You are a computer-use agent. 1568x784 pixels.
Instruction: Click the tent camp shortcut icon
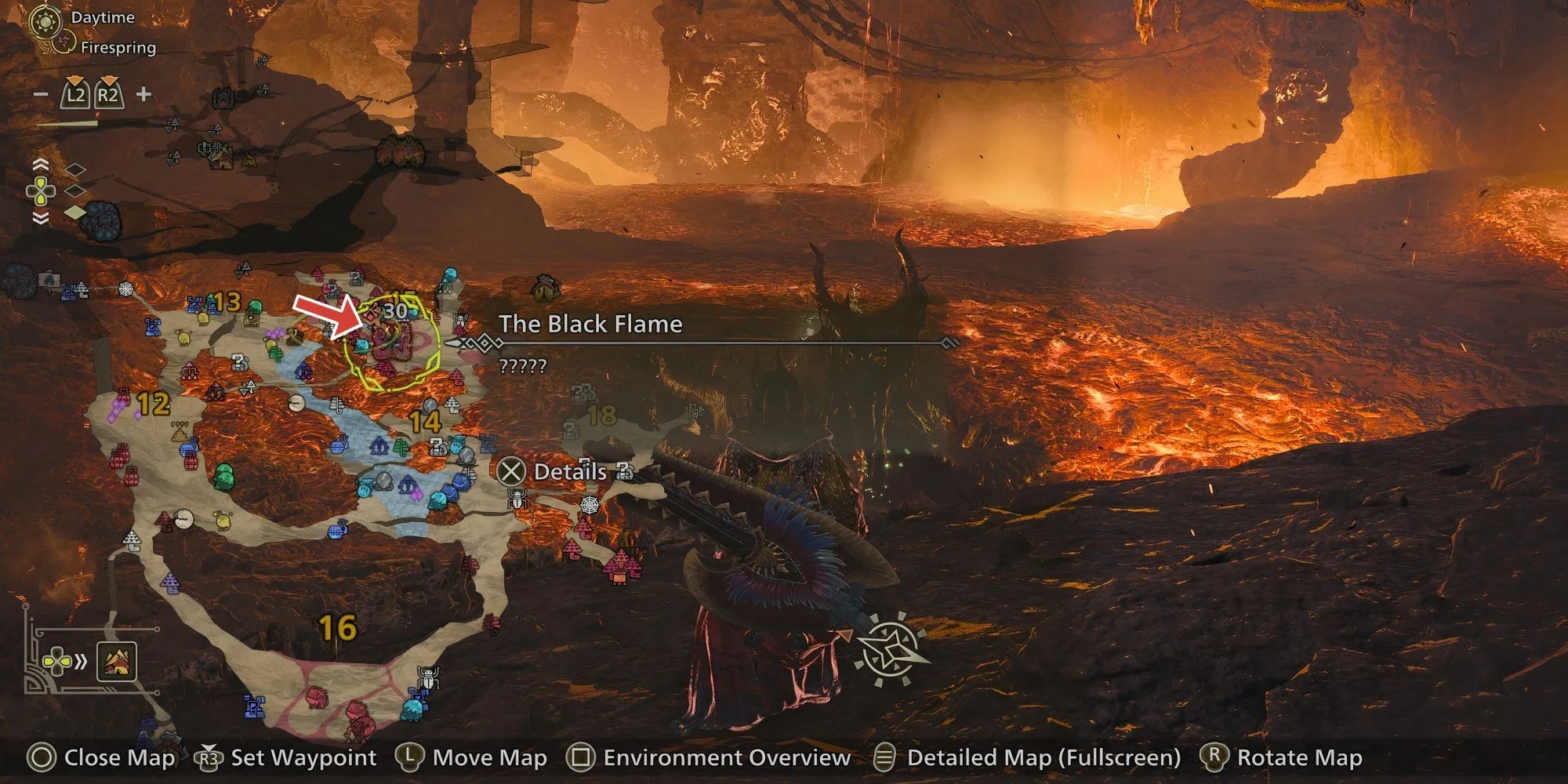[117, 662]
